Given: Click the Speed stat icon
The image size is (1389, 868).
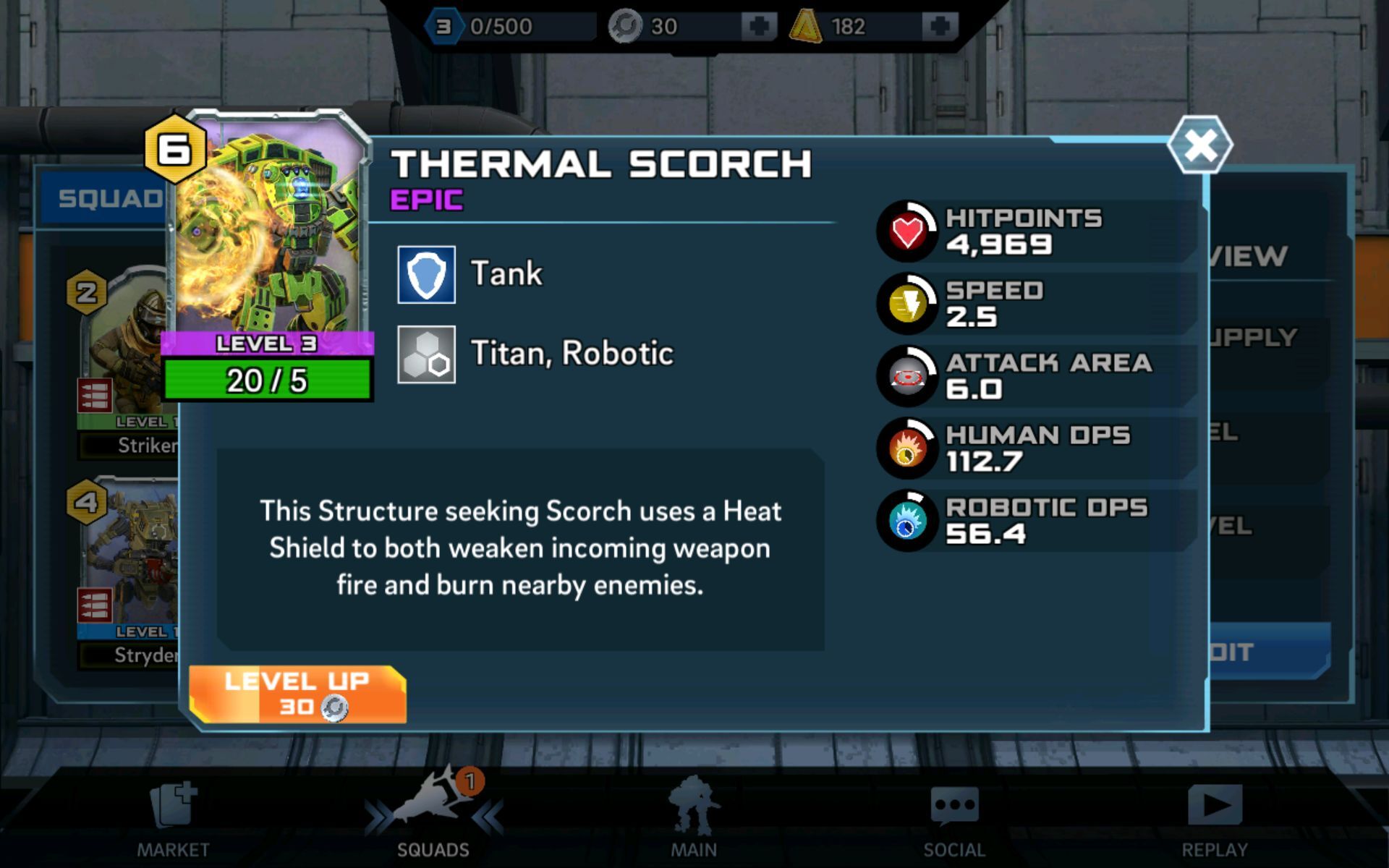Looking at the screenshot, I should 908,303.
